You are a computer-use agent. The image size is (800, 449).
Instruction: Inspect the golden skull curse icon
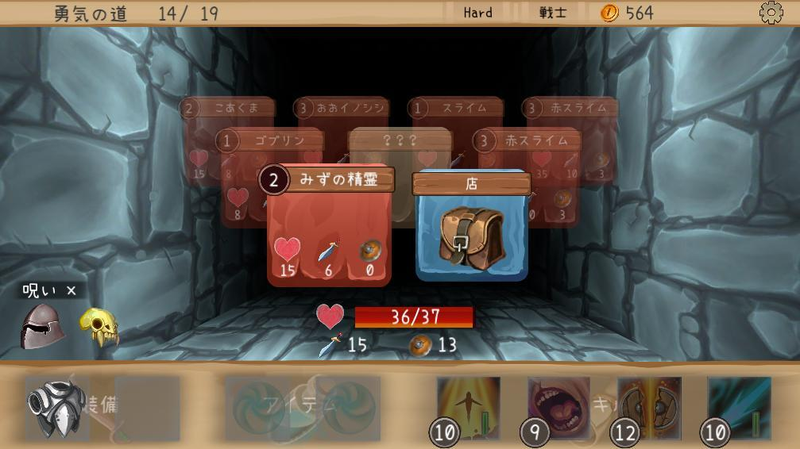(99, 327)
